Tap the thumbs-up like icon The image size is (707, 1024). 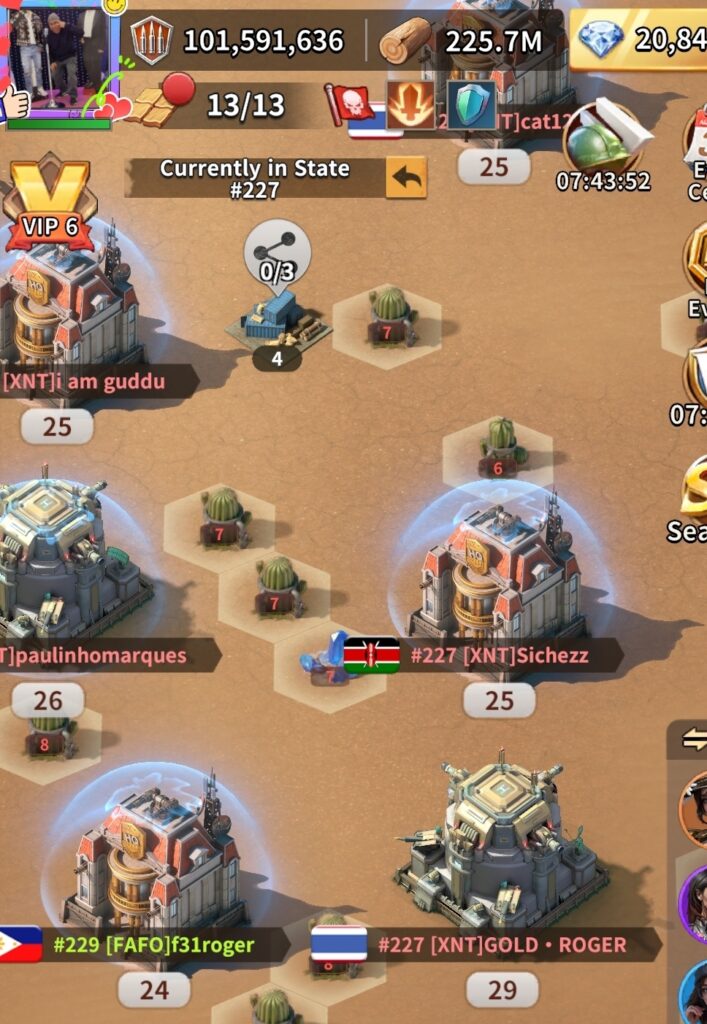point(14,102)
